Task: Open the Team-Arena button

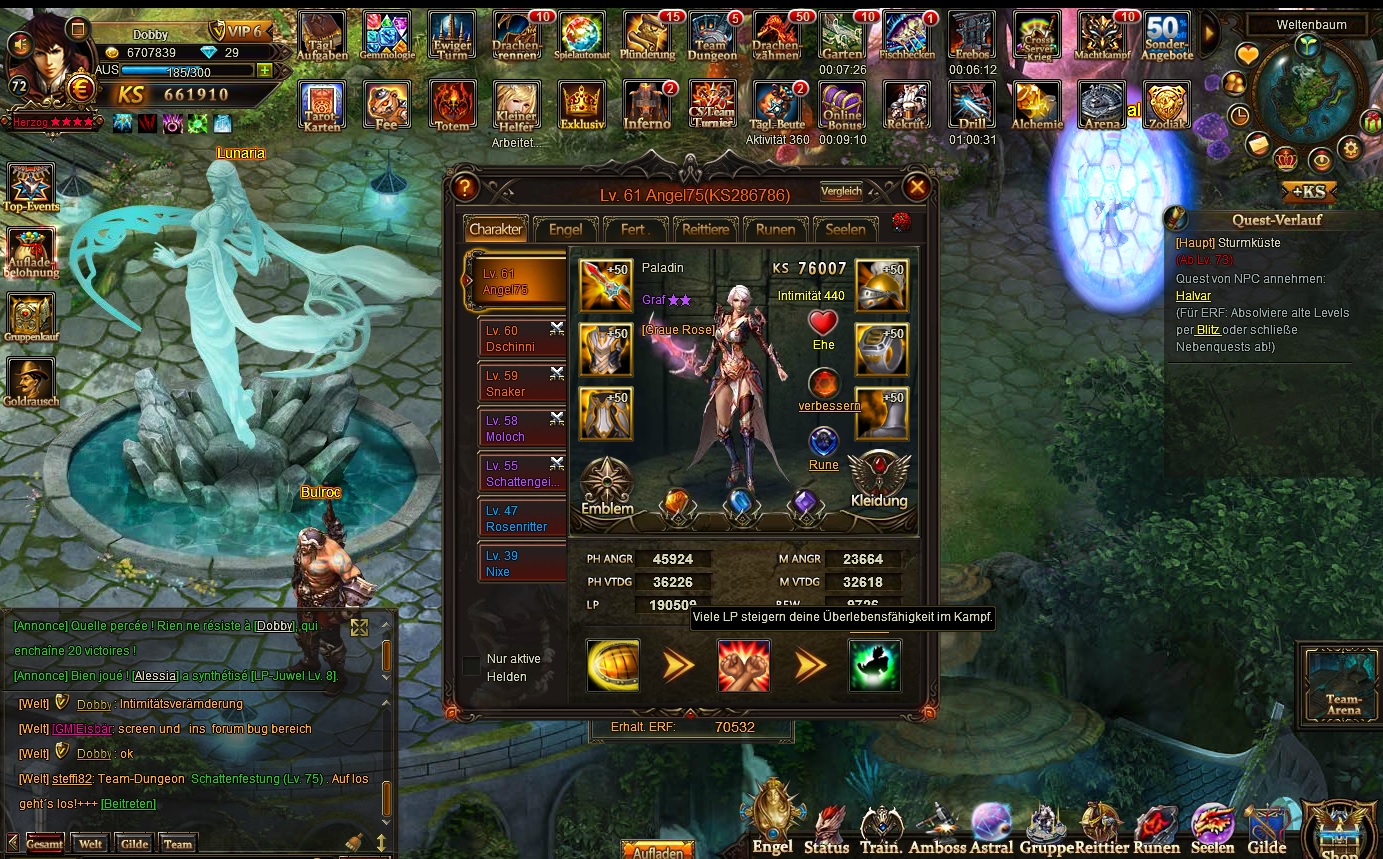Action: coord(1343,683)
